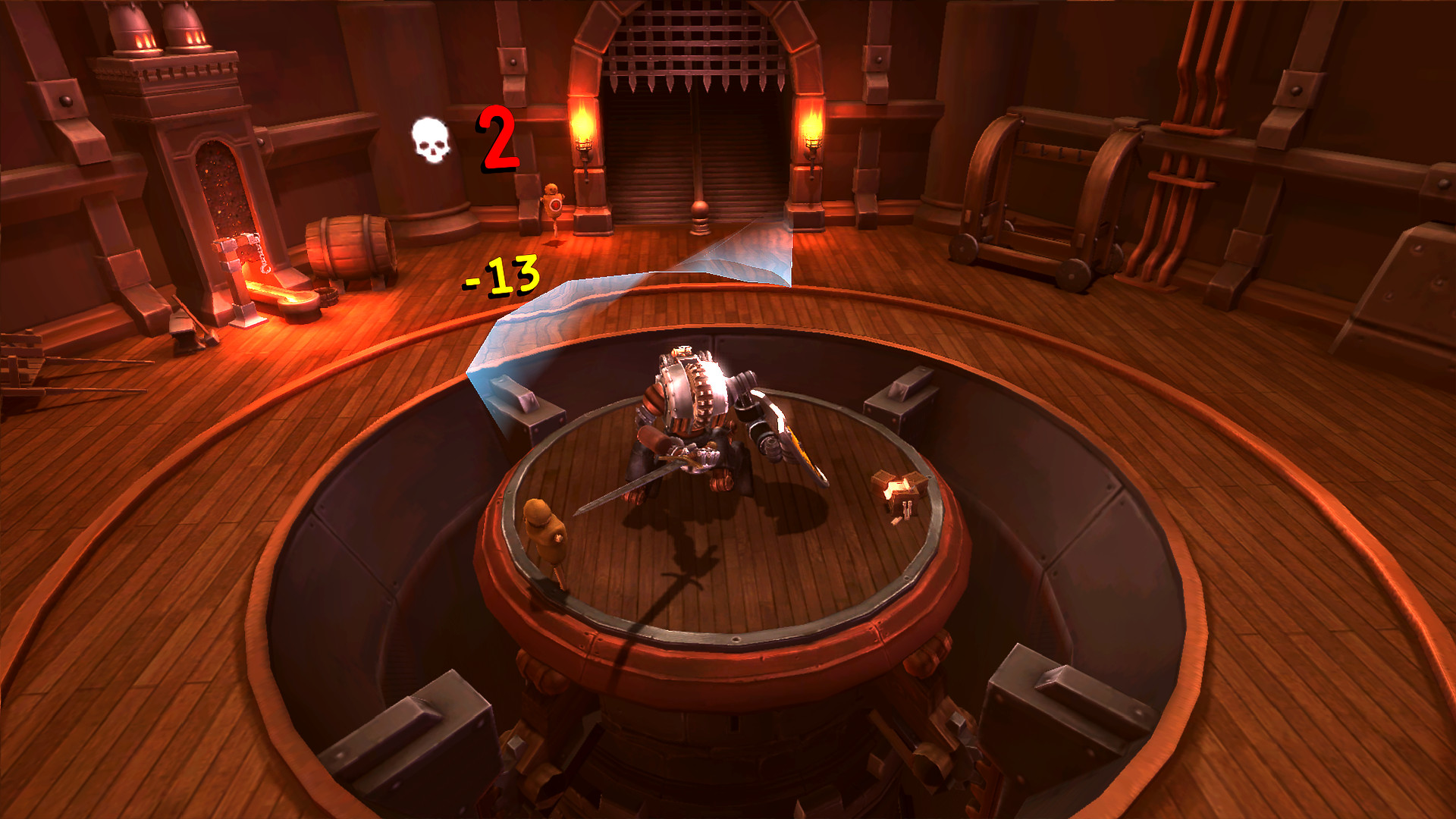Select the red number 2 beside the skull
Image resolution: width=1456 pixels, height=819 pixels.
click(x=495, y=142)
